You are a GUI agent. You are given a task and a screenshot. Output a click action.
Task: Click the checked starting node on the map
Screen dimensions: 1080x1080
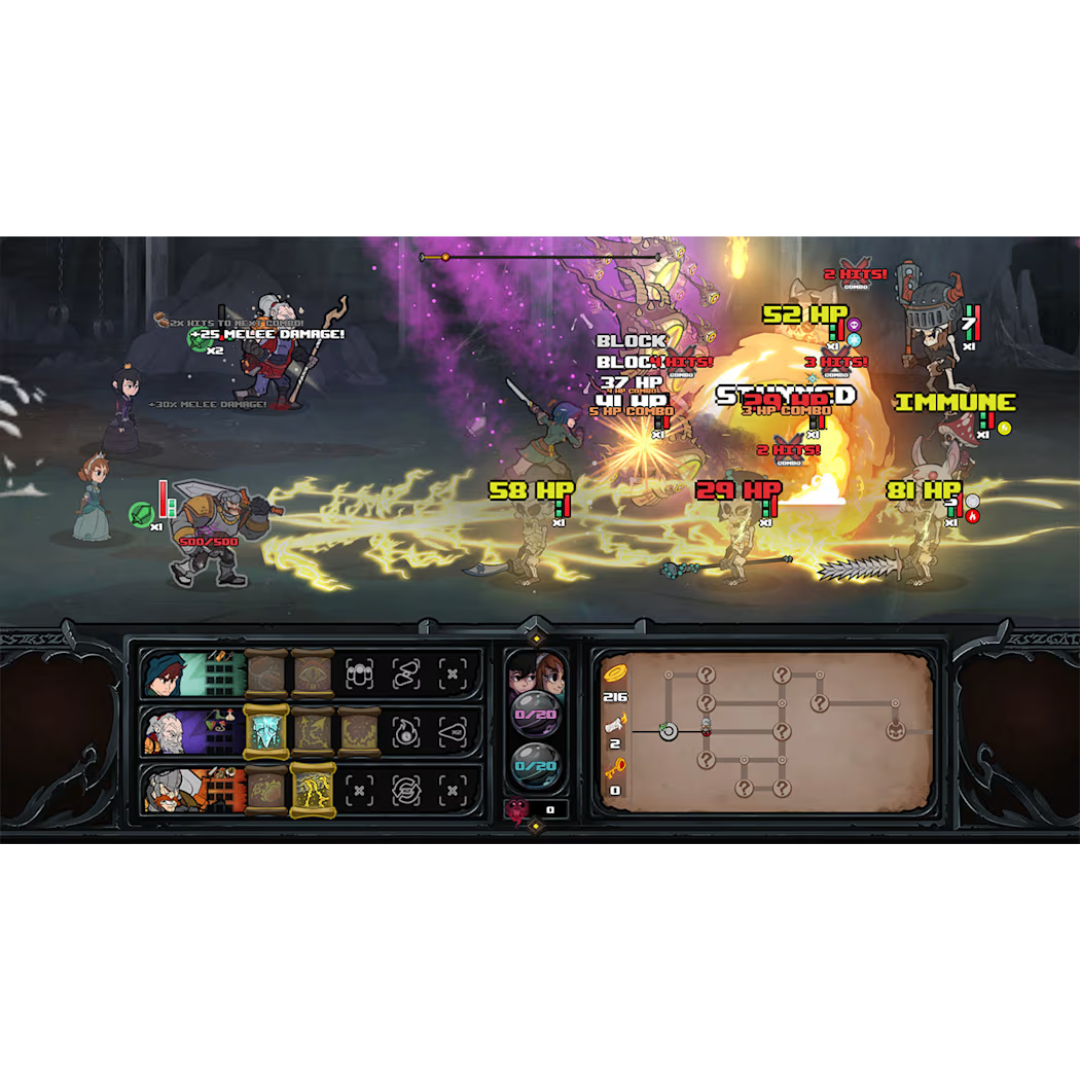click(x=668, y=732)
